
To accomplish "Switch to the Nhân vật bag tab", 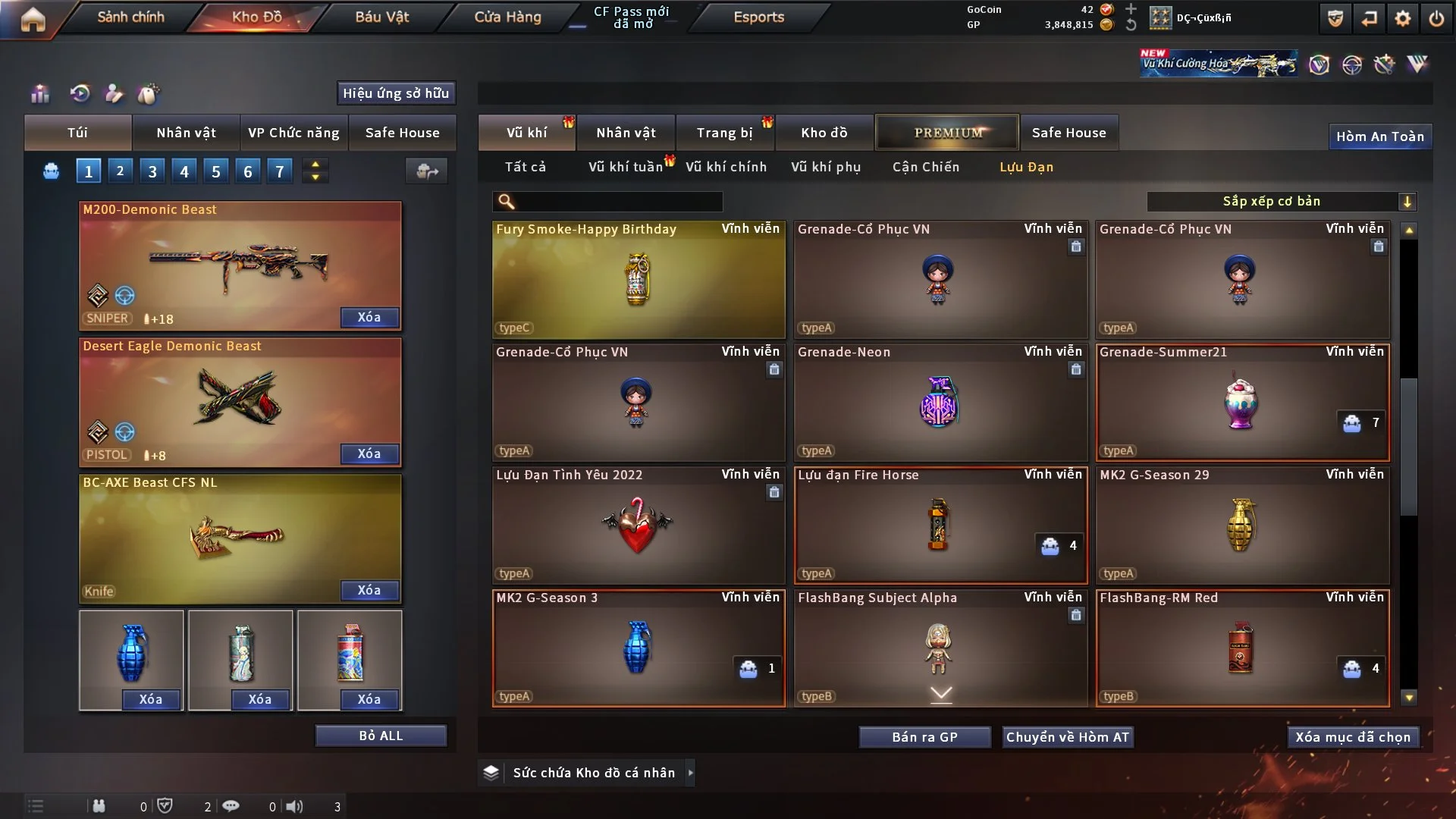I will pos(186,133).
